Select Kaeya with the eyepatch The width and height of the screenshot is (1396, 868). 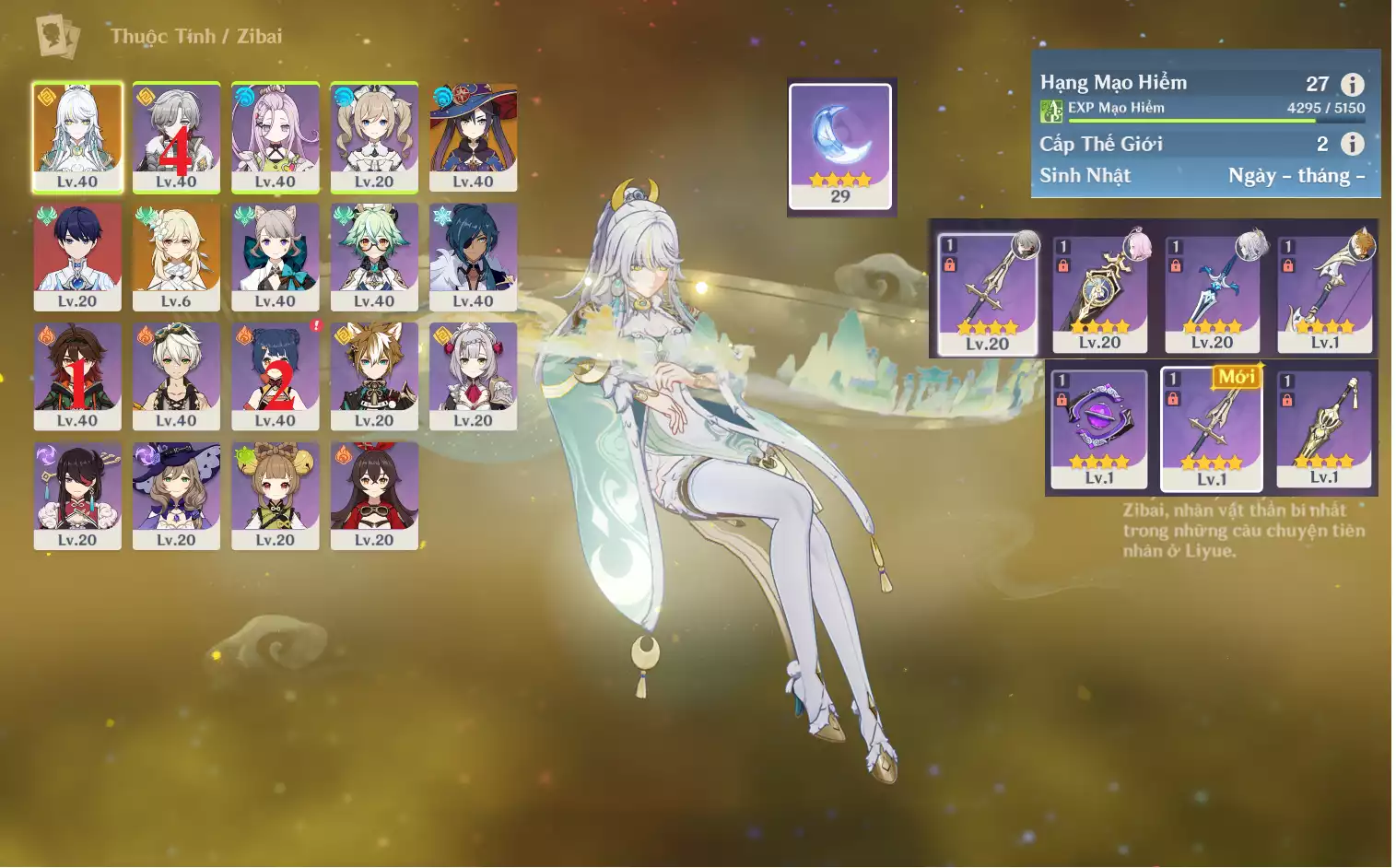tap(473, 256)
